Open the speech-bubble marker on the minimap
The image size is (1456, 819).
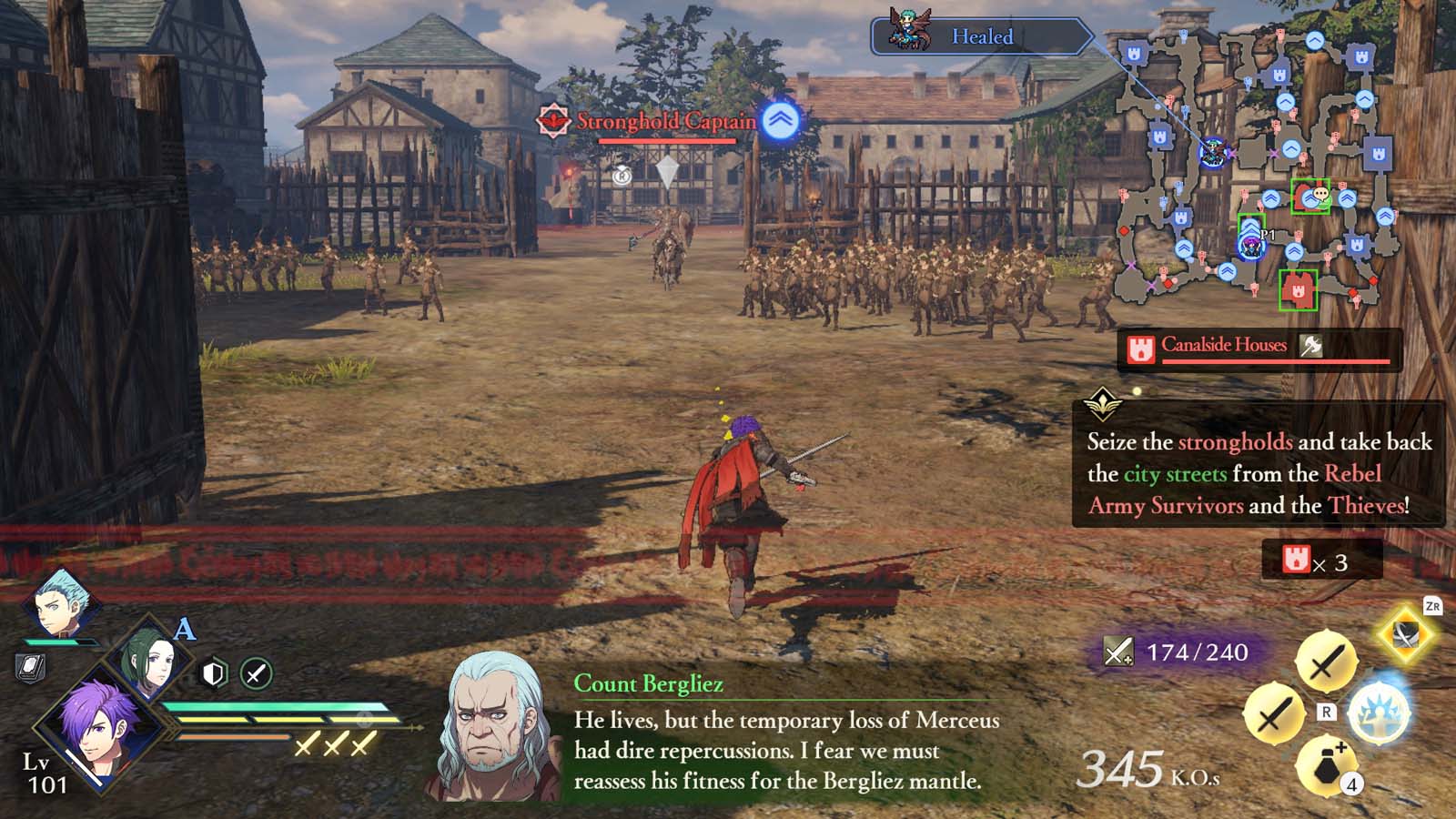[x=1320, y=196]
